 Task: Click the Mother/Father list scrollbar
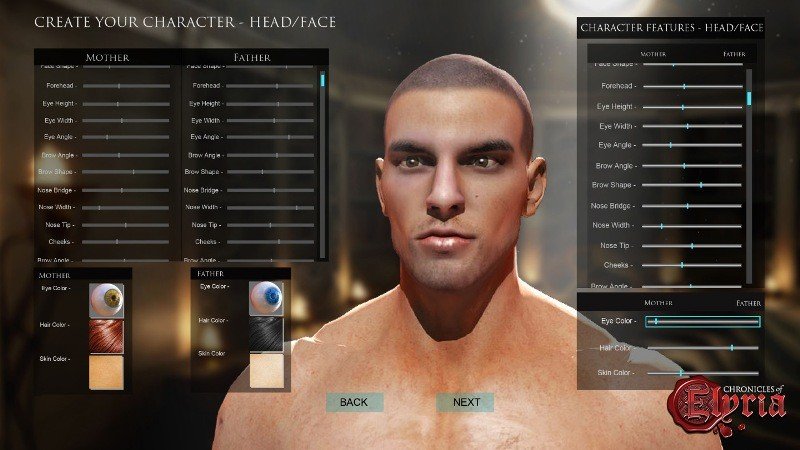[x=322, y=80]
